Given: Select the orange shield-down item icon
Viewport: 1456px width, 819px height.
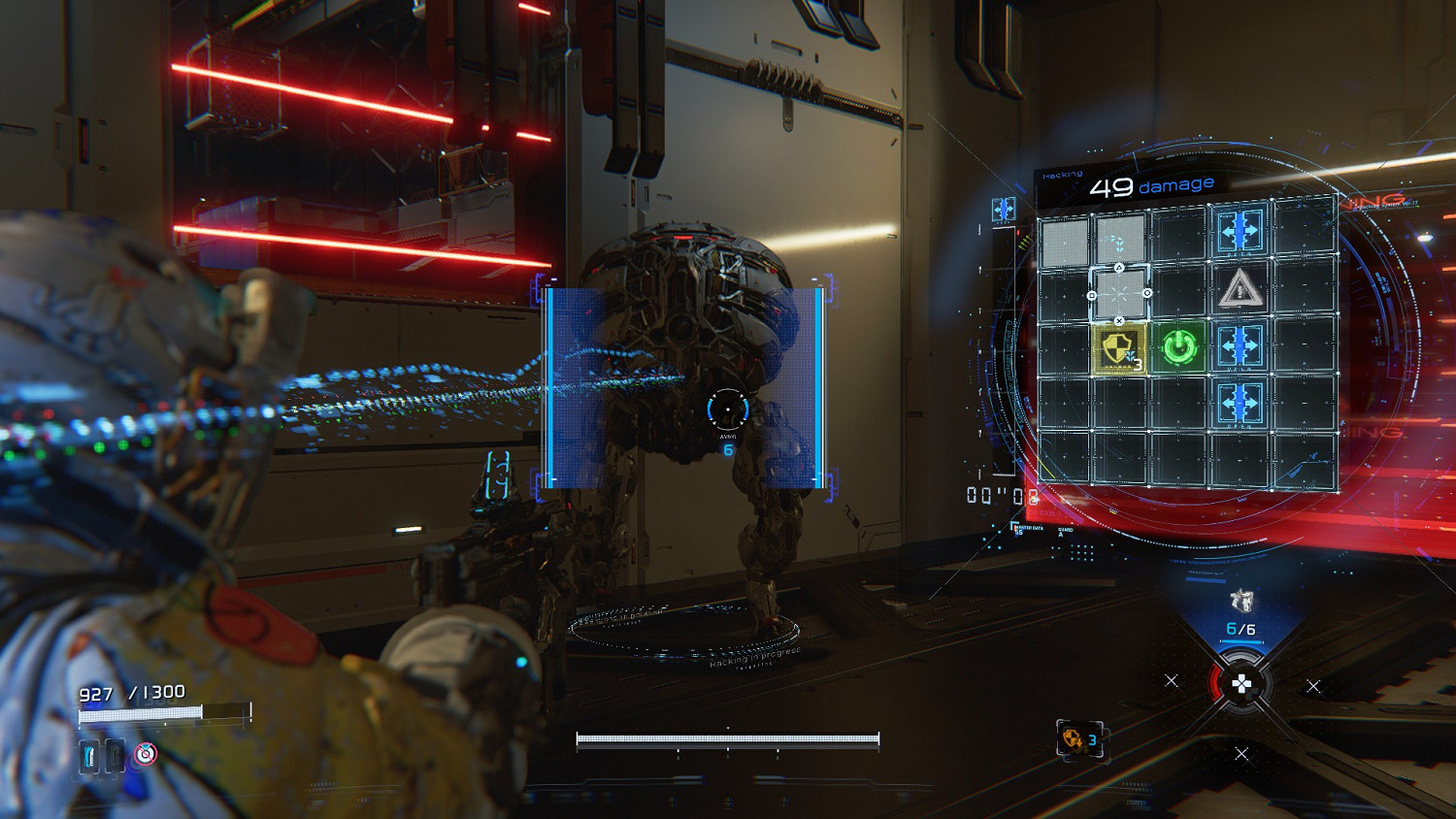Looking at the screenshot, I should 1073,739.
